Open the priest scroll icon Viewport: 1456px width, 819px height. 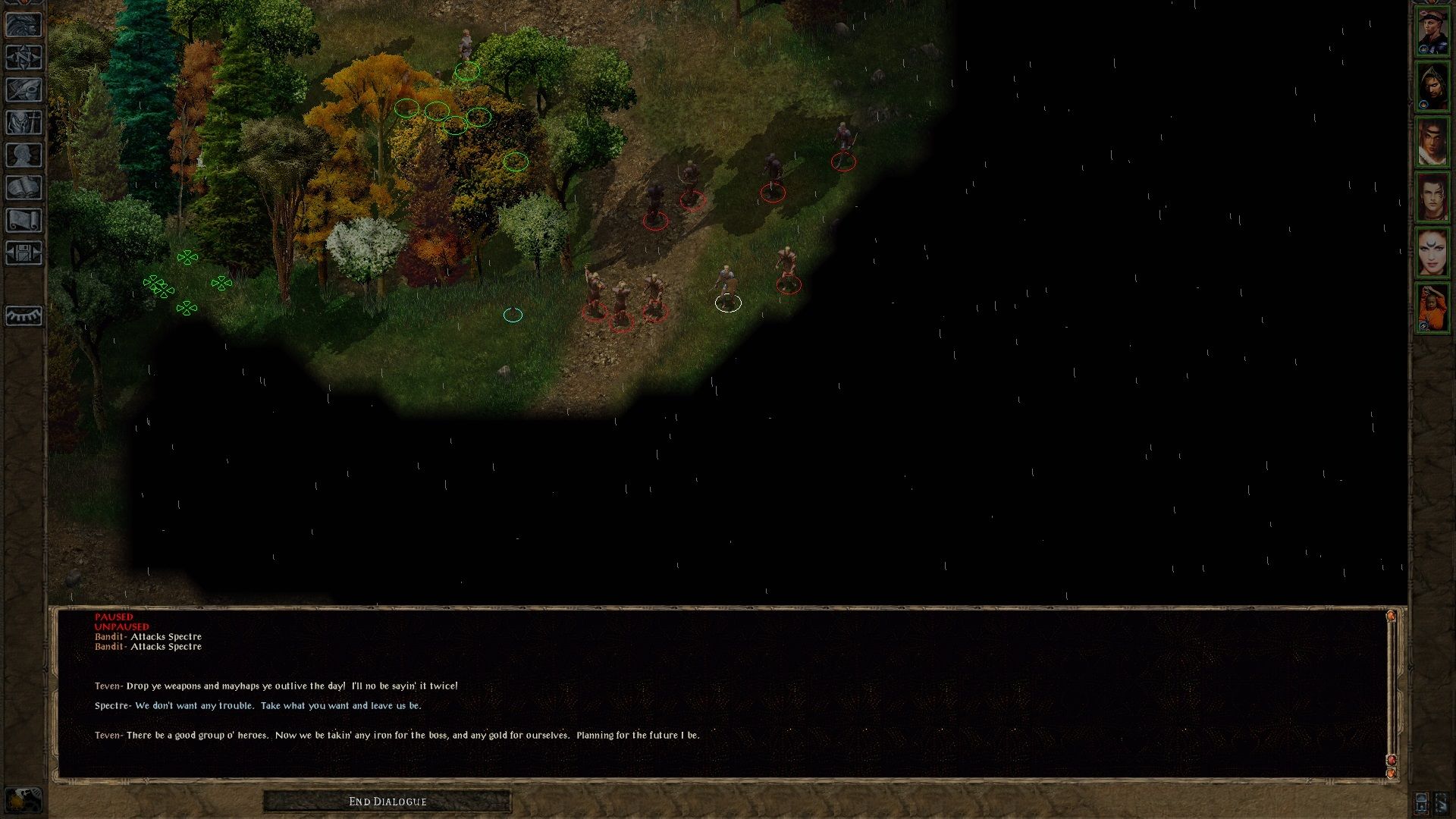(24, 221)
